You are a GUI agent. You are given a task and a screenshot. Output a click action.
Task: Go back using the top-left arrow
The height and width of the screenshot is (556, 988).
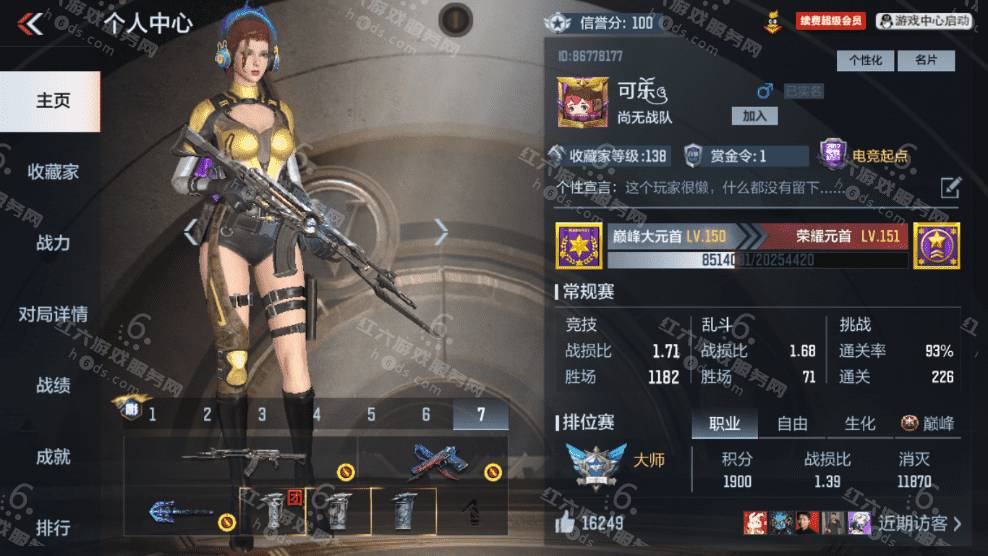tap(32, 23)
